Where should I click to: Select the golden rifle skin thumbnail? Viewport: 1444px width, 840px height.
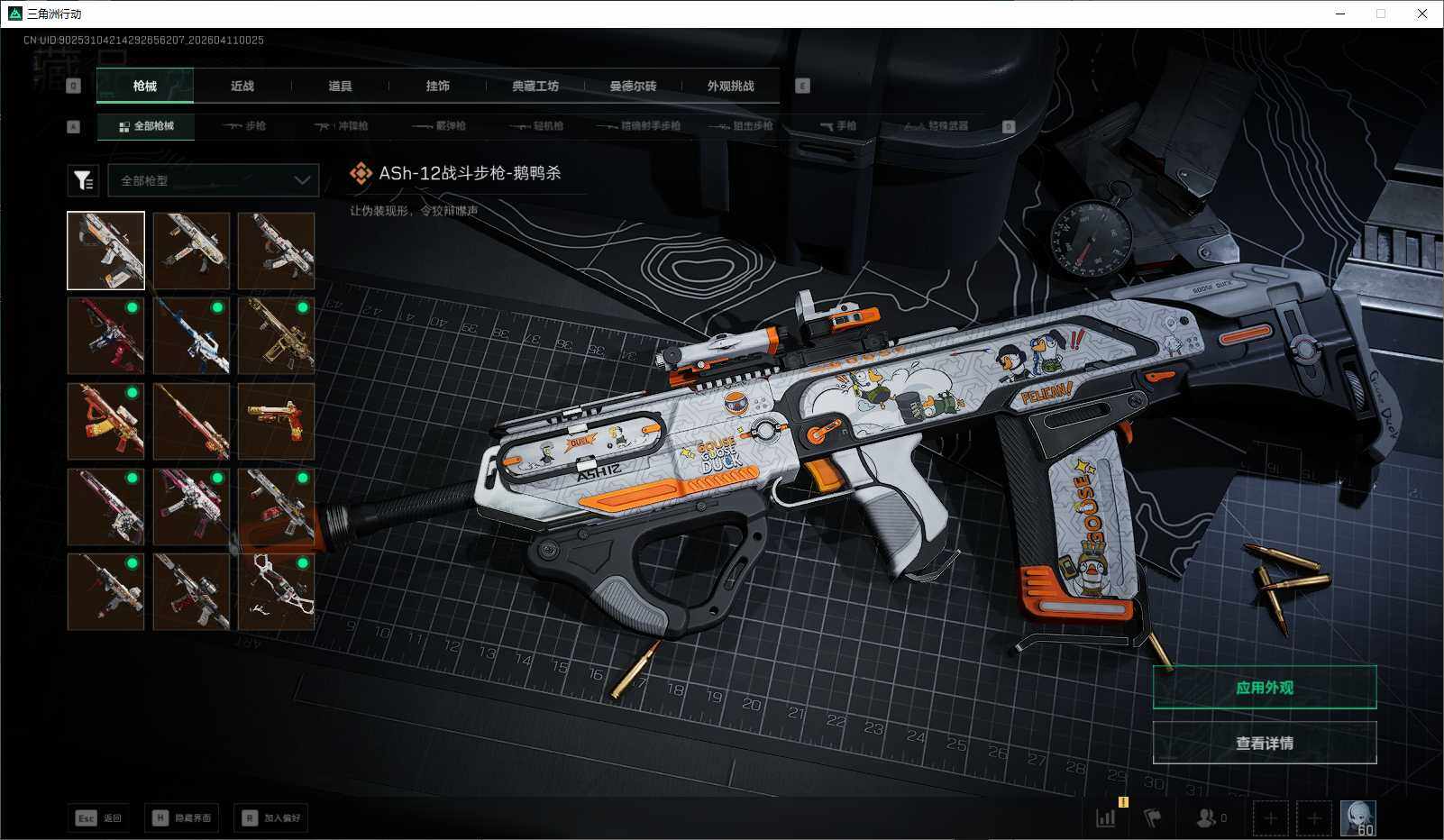click(x=276, y=335)
